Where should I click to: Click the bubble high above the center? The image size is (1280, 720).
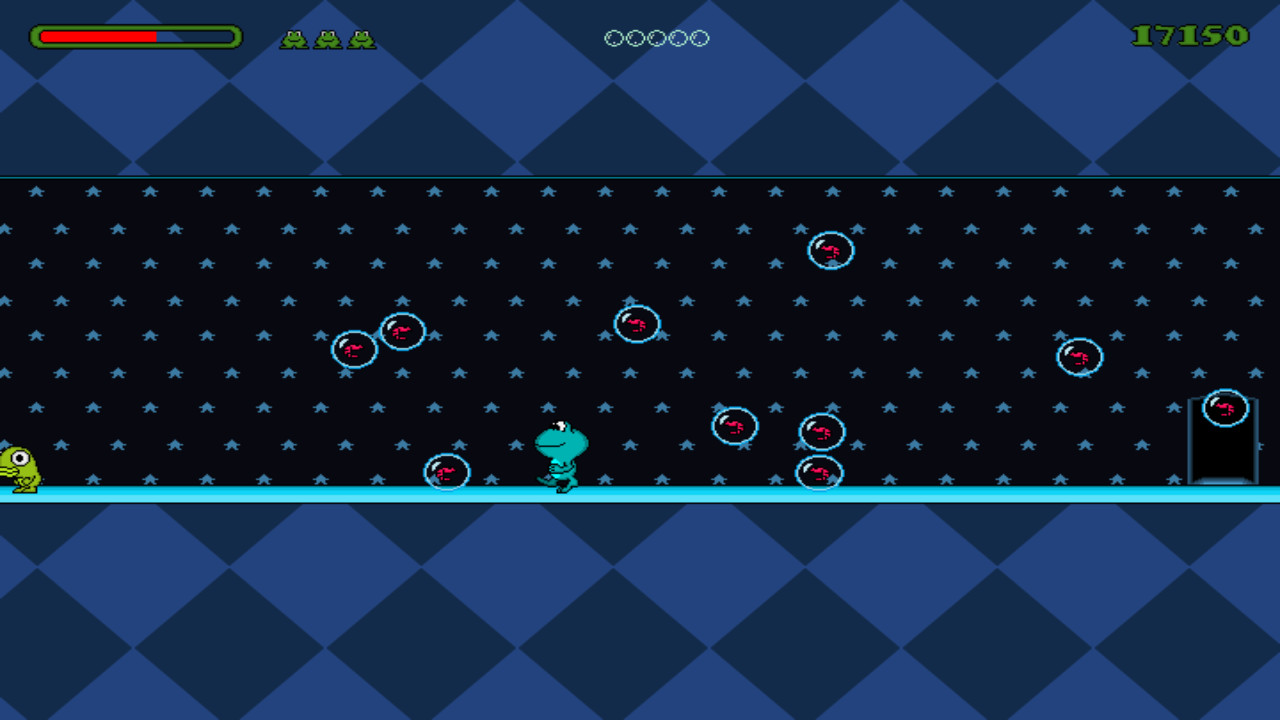point(638,322)
